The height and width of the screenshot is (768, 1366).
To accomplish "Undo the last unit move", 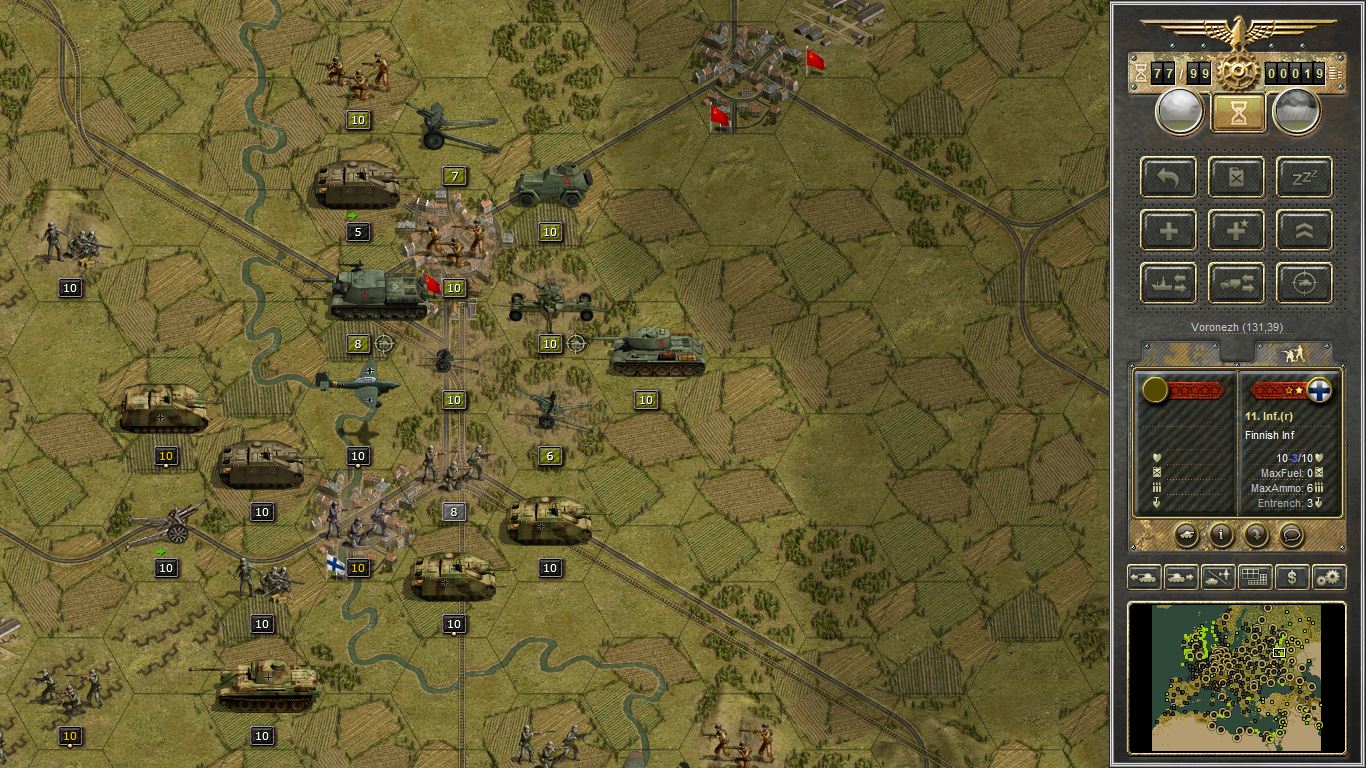I will [x=1169, y=177].
